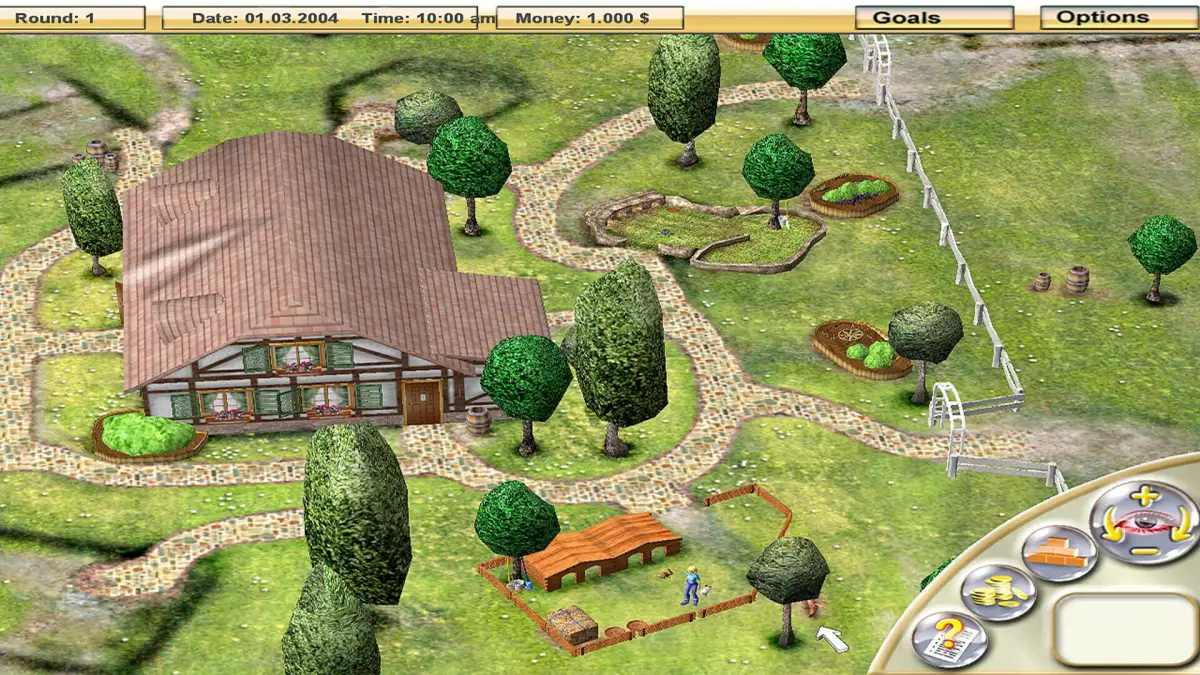The height and width of the screenshot is (675, 1200).
Task: Open the gold coins finance button
Action: click(x=997, y=592)
